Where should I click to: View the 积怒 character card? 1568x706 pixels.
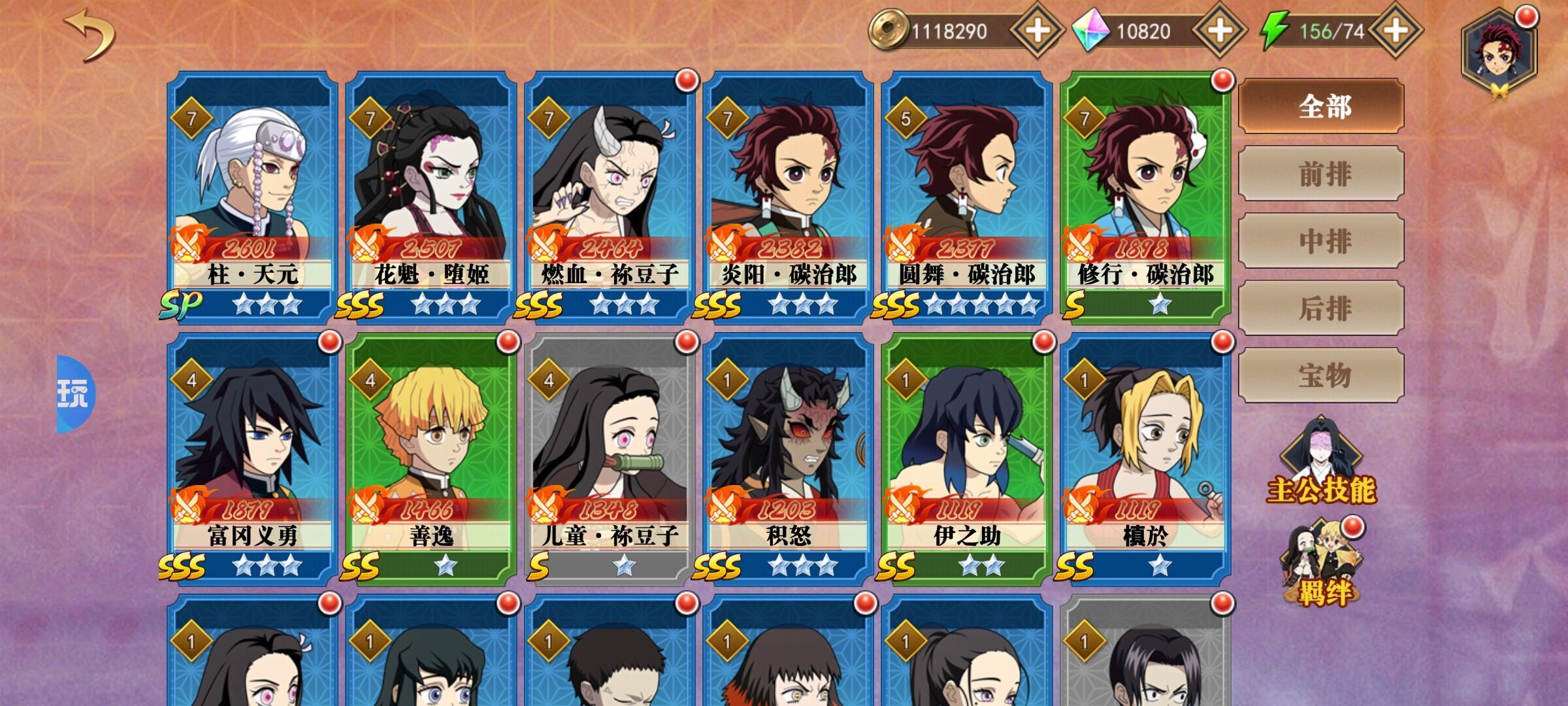pos(788,458)
